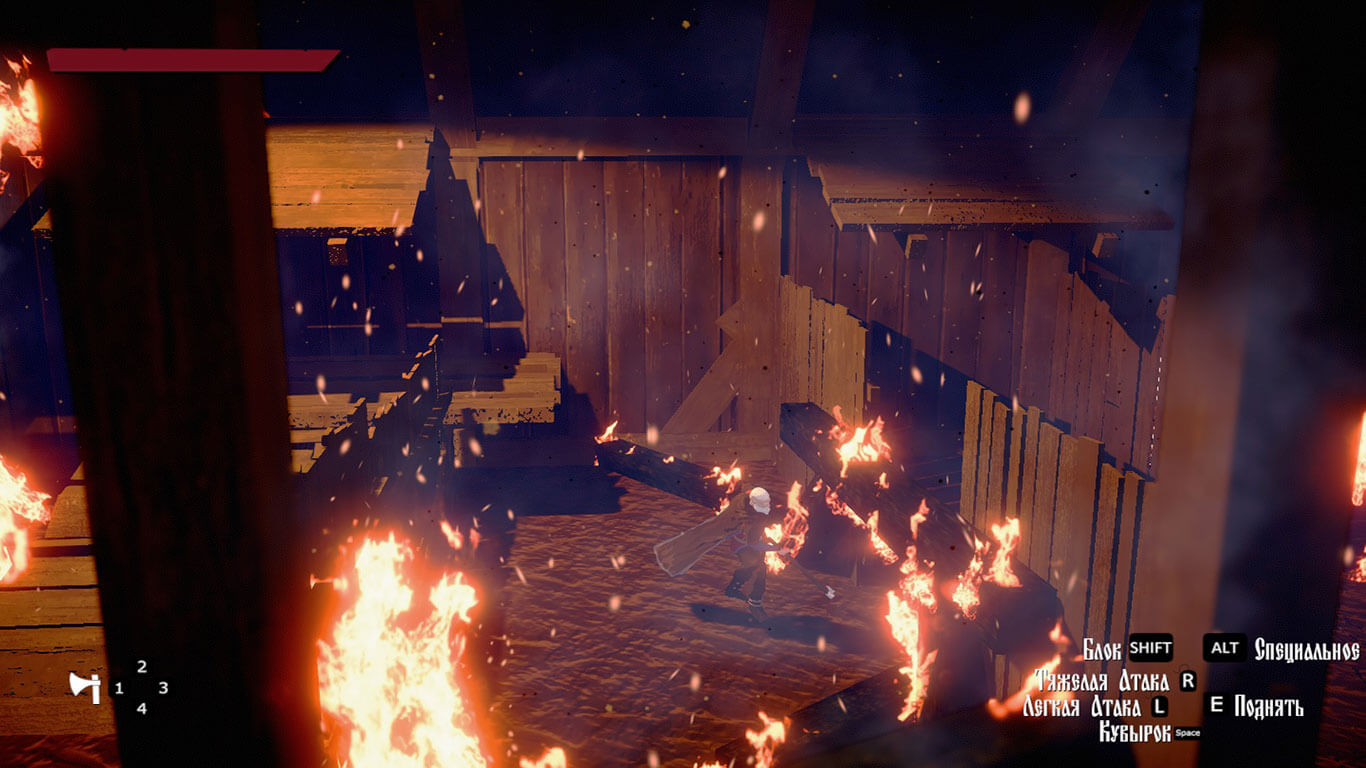Switch to weapon slot number 3
The width and height of the screenshot is (1366, 768).
(x=163, y=688)
